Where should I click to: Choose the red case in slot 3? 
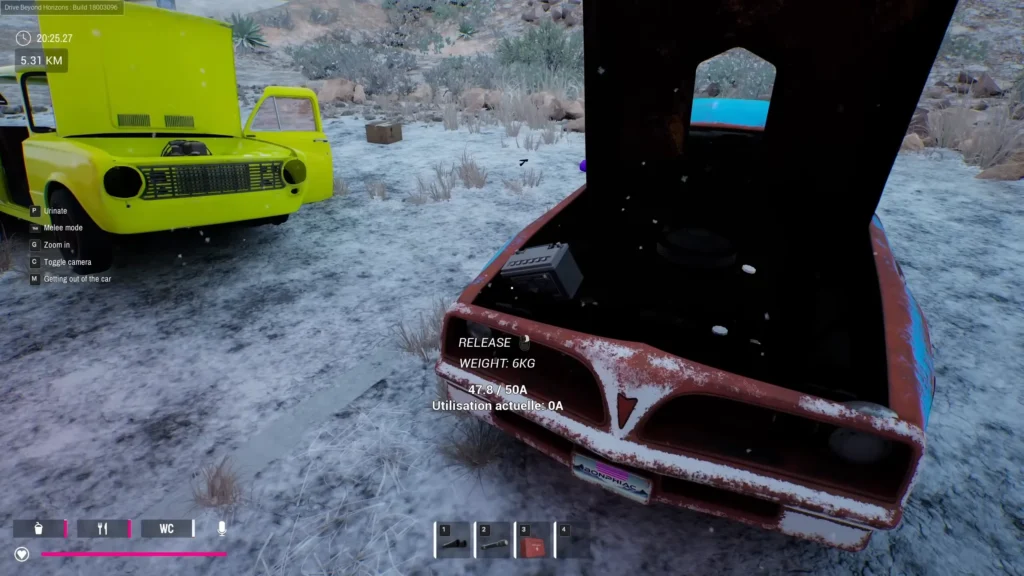pos(532,542)
